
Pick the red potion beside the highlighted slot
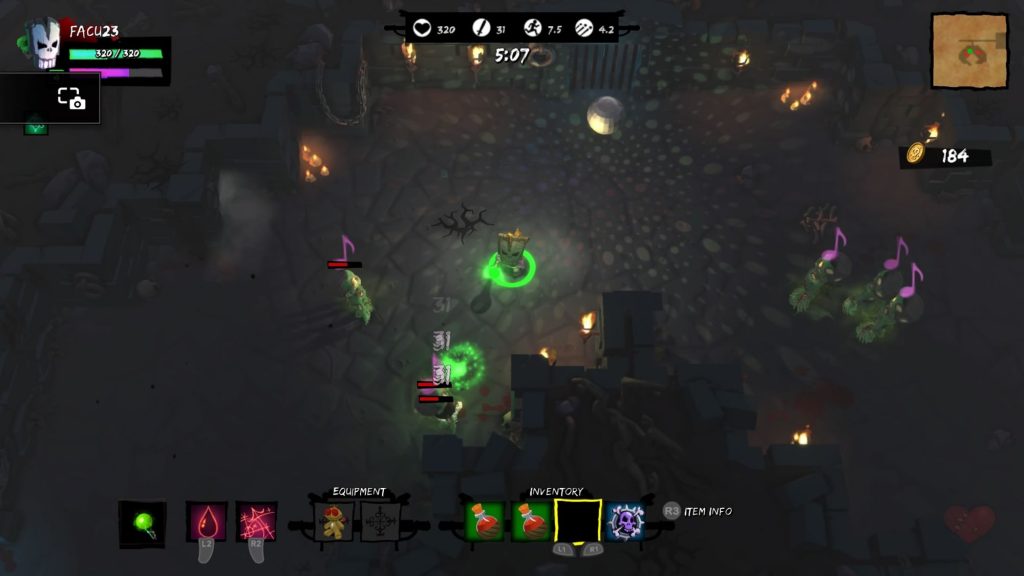532,522
